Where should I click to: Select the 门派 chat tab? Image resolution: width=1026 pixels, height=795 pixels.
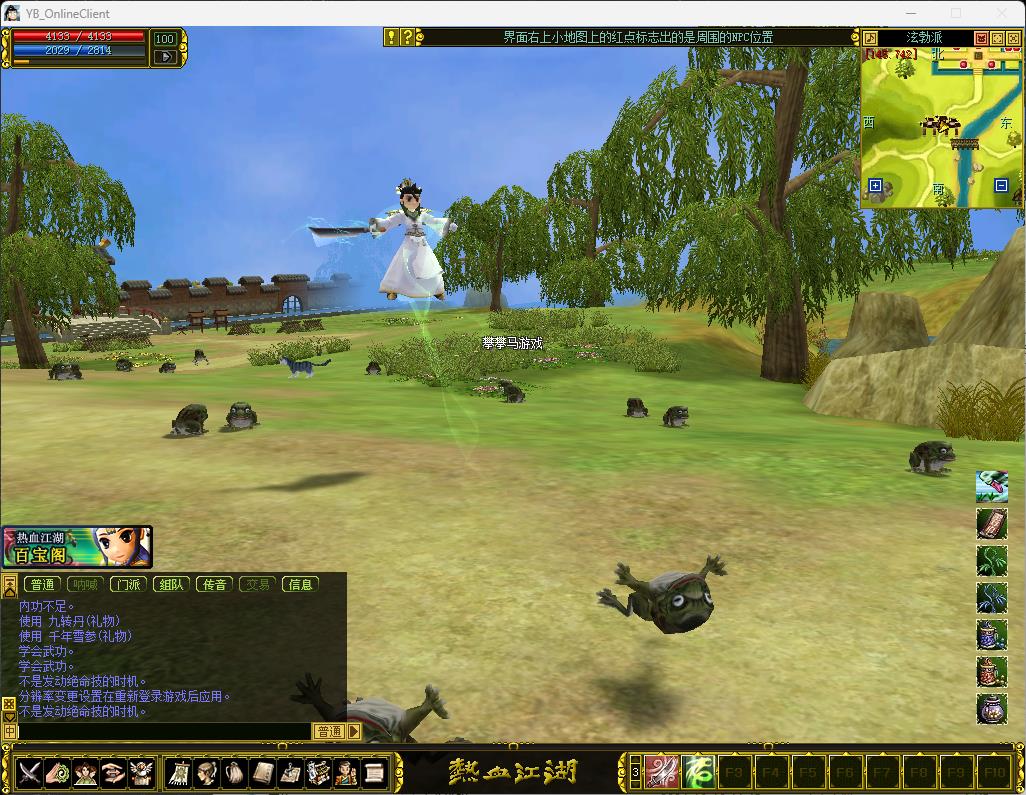[128, 584]
